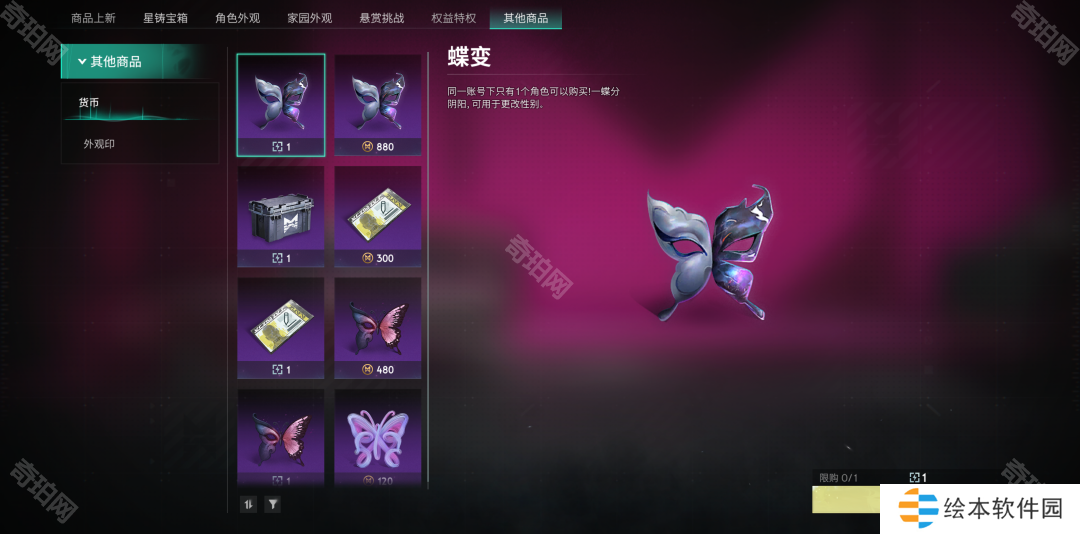This screenshot has width=1080, height=534.
Task: Switch to the 权益特权 tab
Action: click(x=453, y=18)
